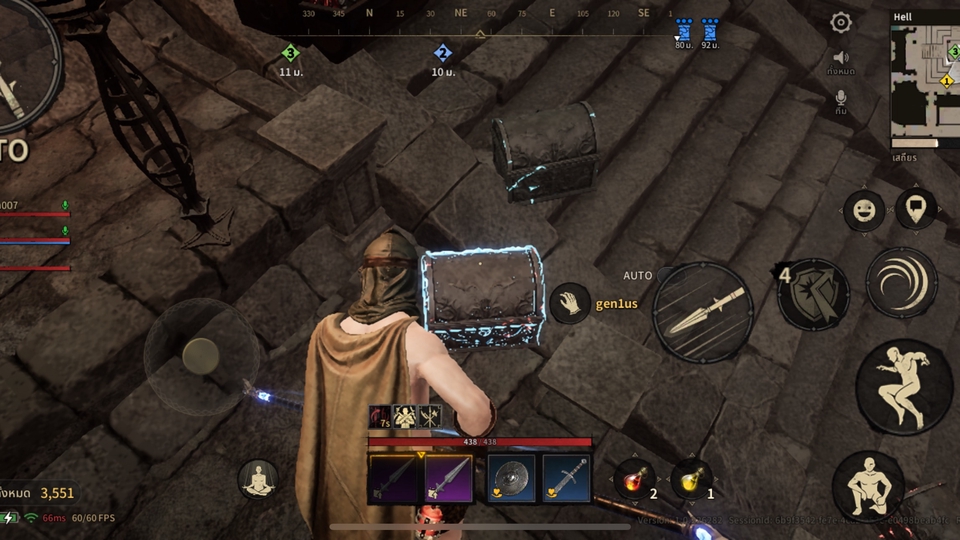Use the swirl skill button
960x540 pixels.
[901, 283]
